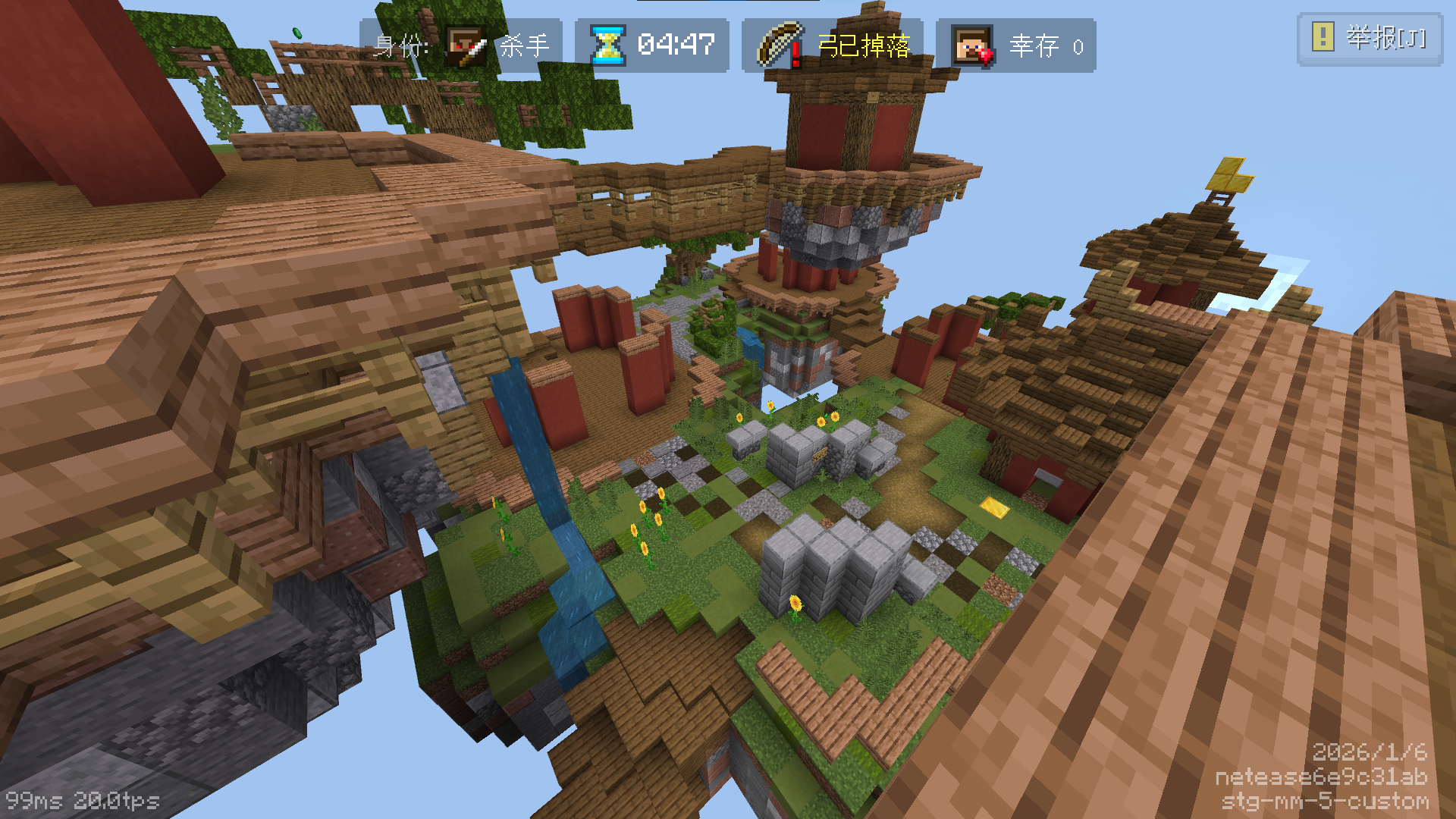Click the 幸存 survivors head icon
The image size is (1456, 819).
click(x=973, y=46)
